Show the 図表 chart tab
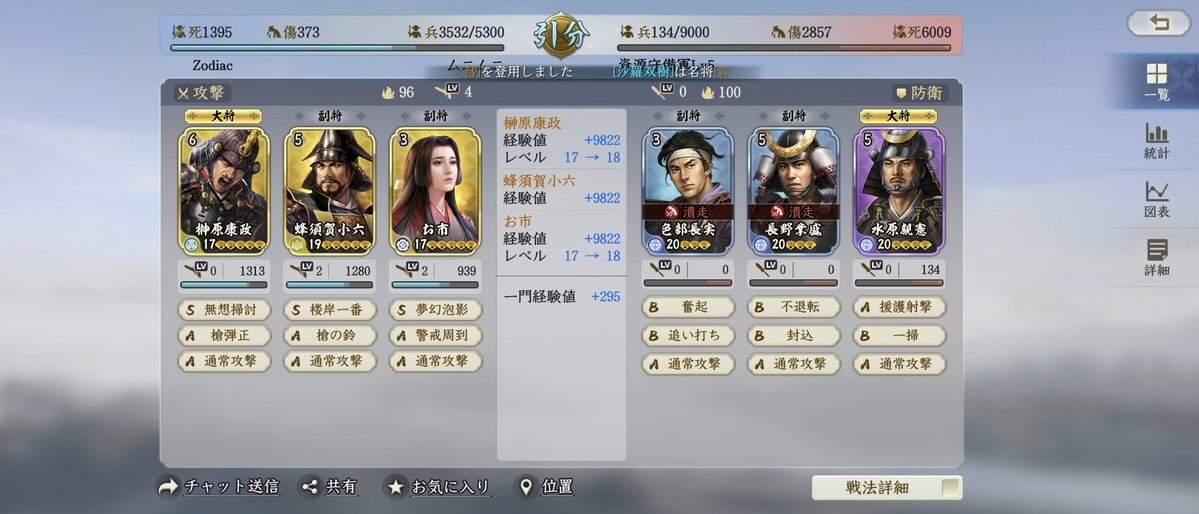The width and height of the screenshot is (1199, 514). (x=1156, y=199)
